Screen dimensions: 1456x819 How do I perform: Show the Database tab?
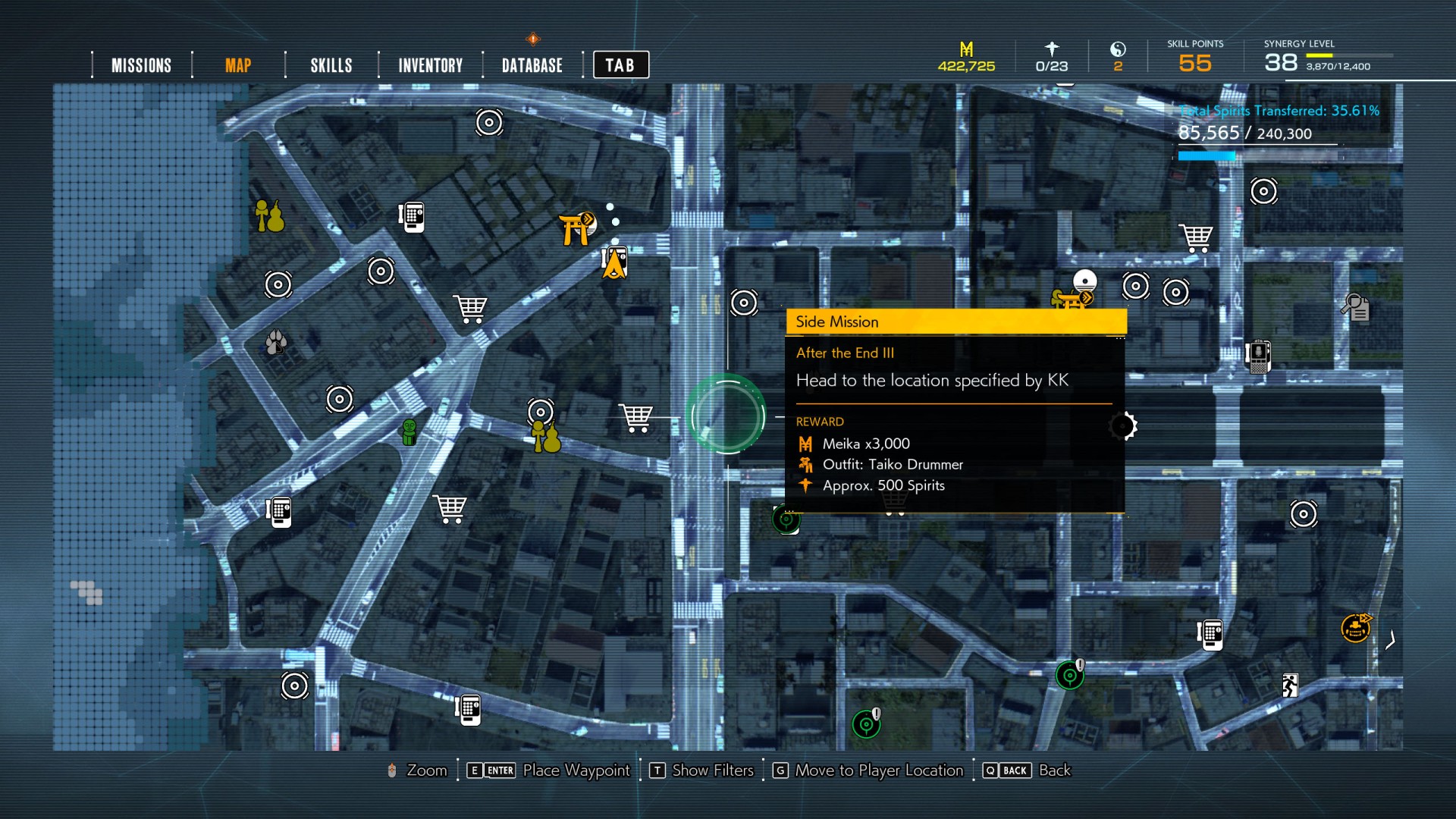pos(532,65)
